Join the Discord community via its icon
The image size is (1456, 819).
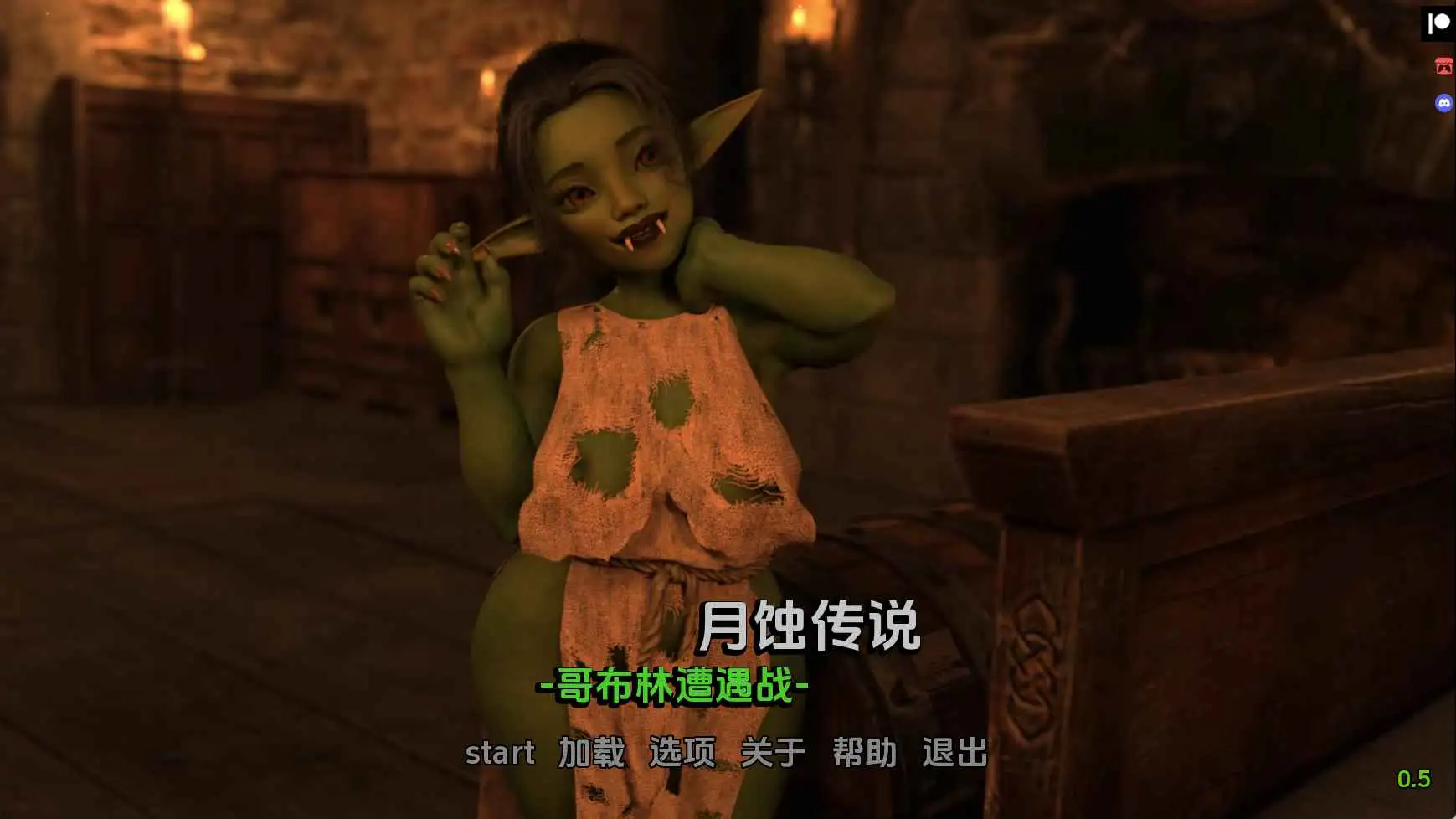(x=1442, y=104)
